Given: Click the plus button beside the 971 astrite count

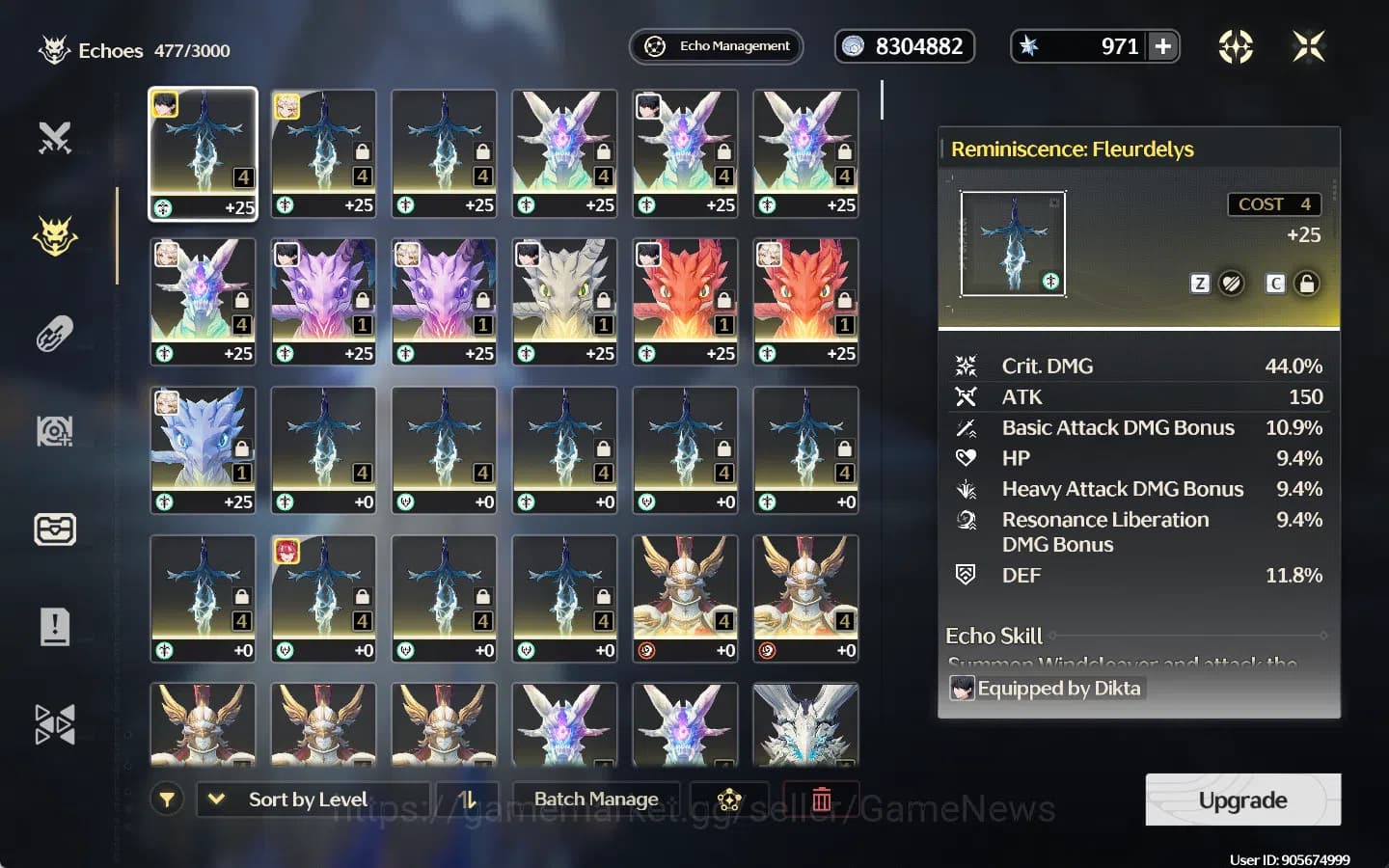Looking at the screenshot, I should click(x=1164, y=45).
